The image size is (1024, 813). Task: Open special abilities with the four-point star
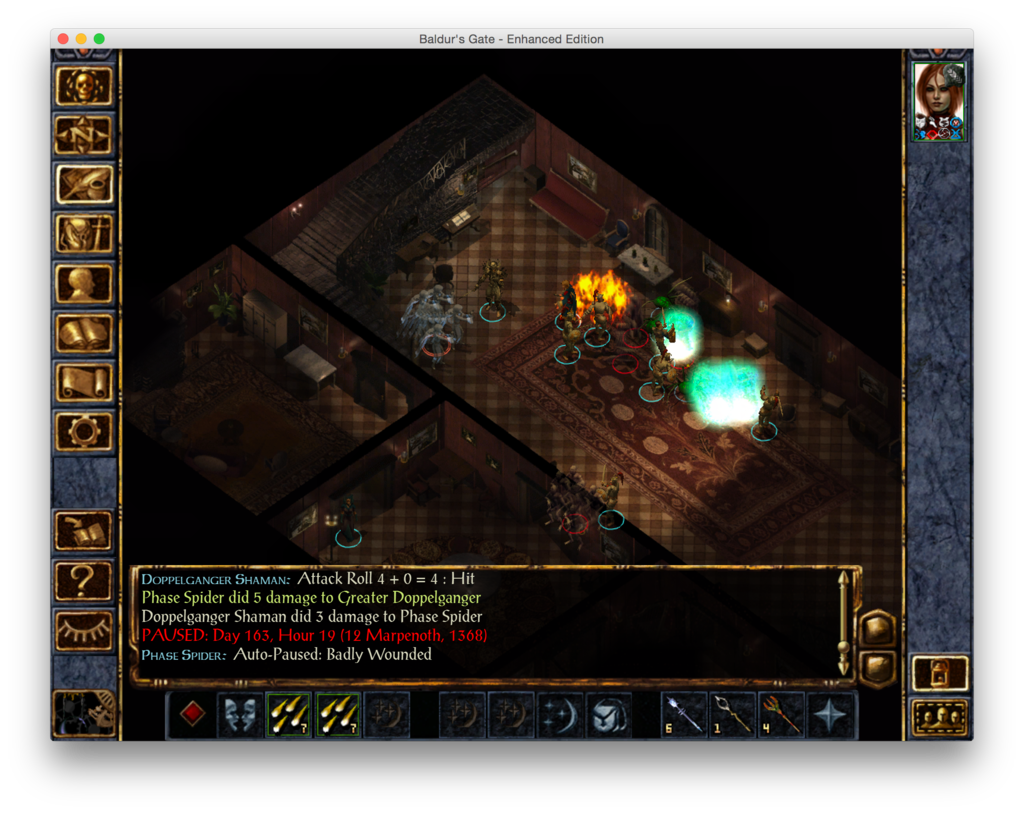click(831, 715)
